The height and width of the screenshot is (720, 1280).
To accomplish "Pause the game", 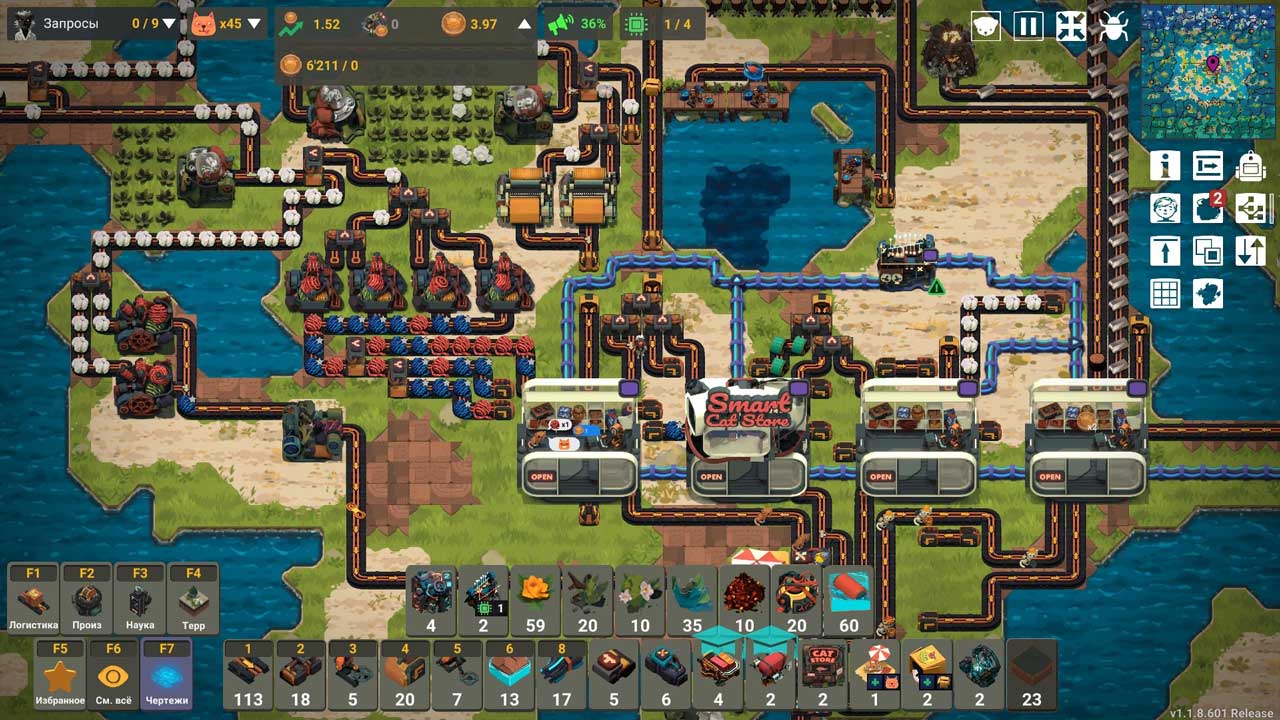I will tap(1028, 26).
